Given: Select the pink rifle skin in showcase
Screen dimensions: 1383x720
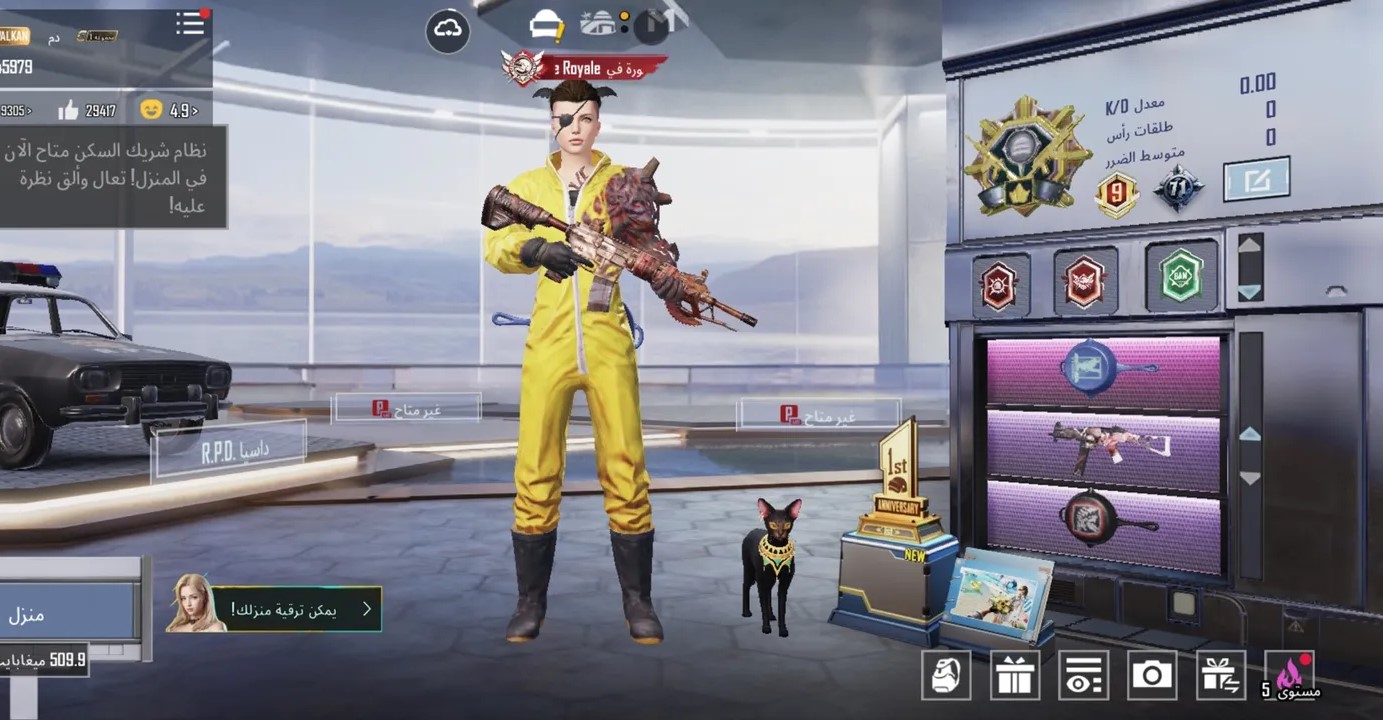Looking at the screenshot, I should point(1104,447).
